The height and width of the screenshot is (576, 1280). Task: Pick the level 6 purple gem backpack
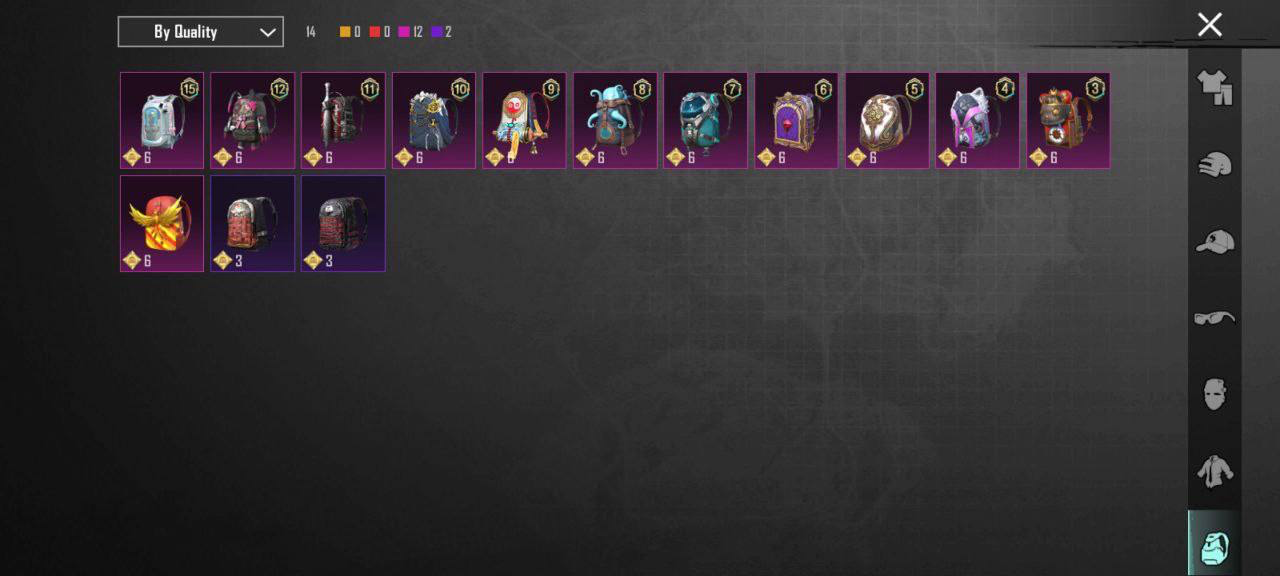pos(796,120)
